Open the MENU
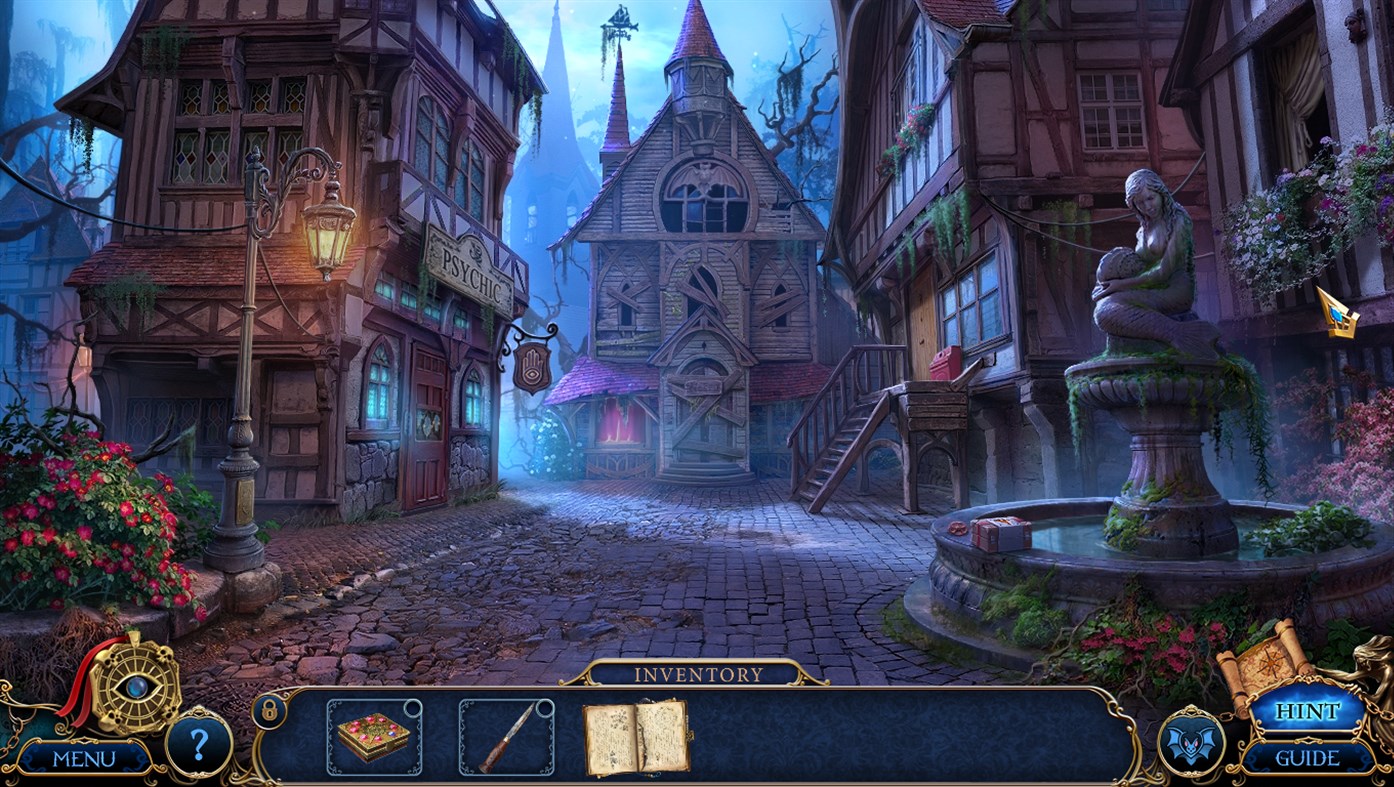1394x787 pixels. (x=87, y=757)
